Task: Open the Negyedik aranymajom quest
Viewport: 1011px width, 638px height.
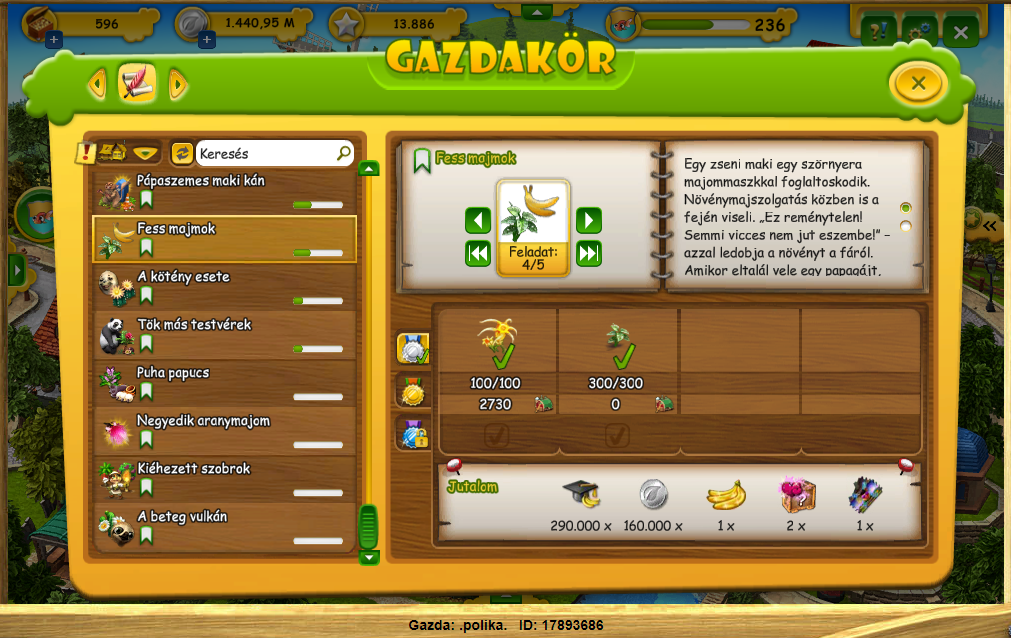Action: click(x=224, y=431)
